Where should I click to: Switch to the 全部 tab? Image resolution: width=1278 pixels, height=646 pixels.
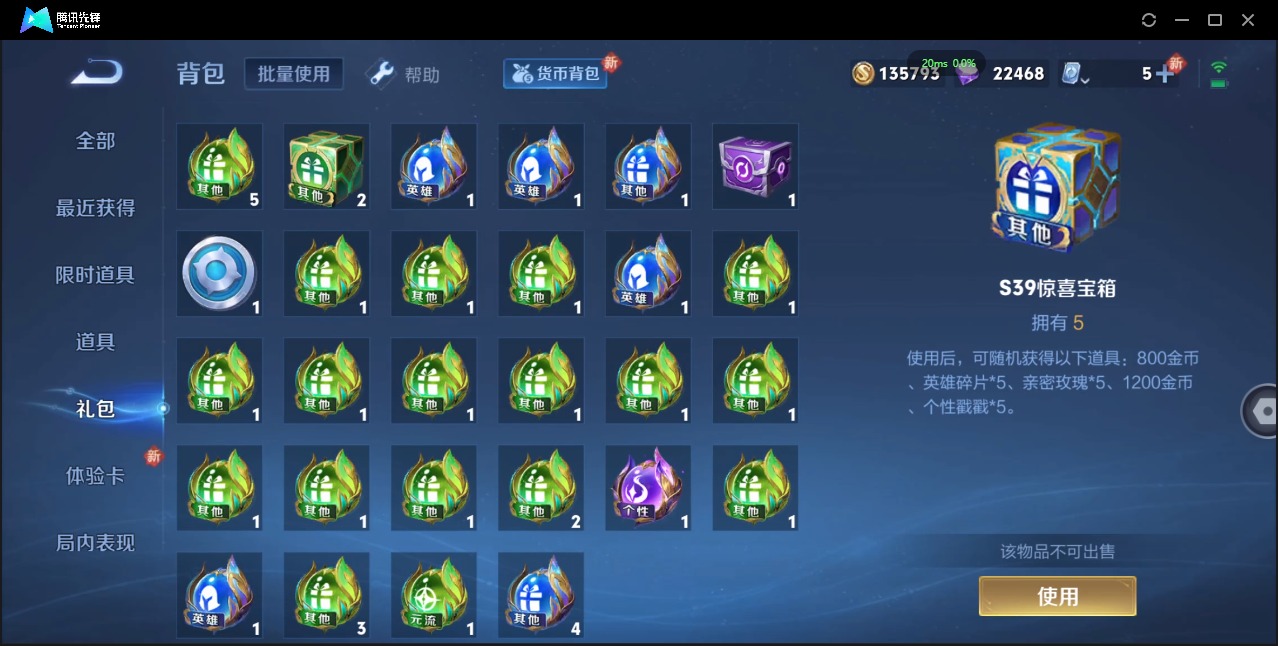pos(96,141)
